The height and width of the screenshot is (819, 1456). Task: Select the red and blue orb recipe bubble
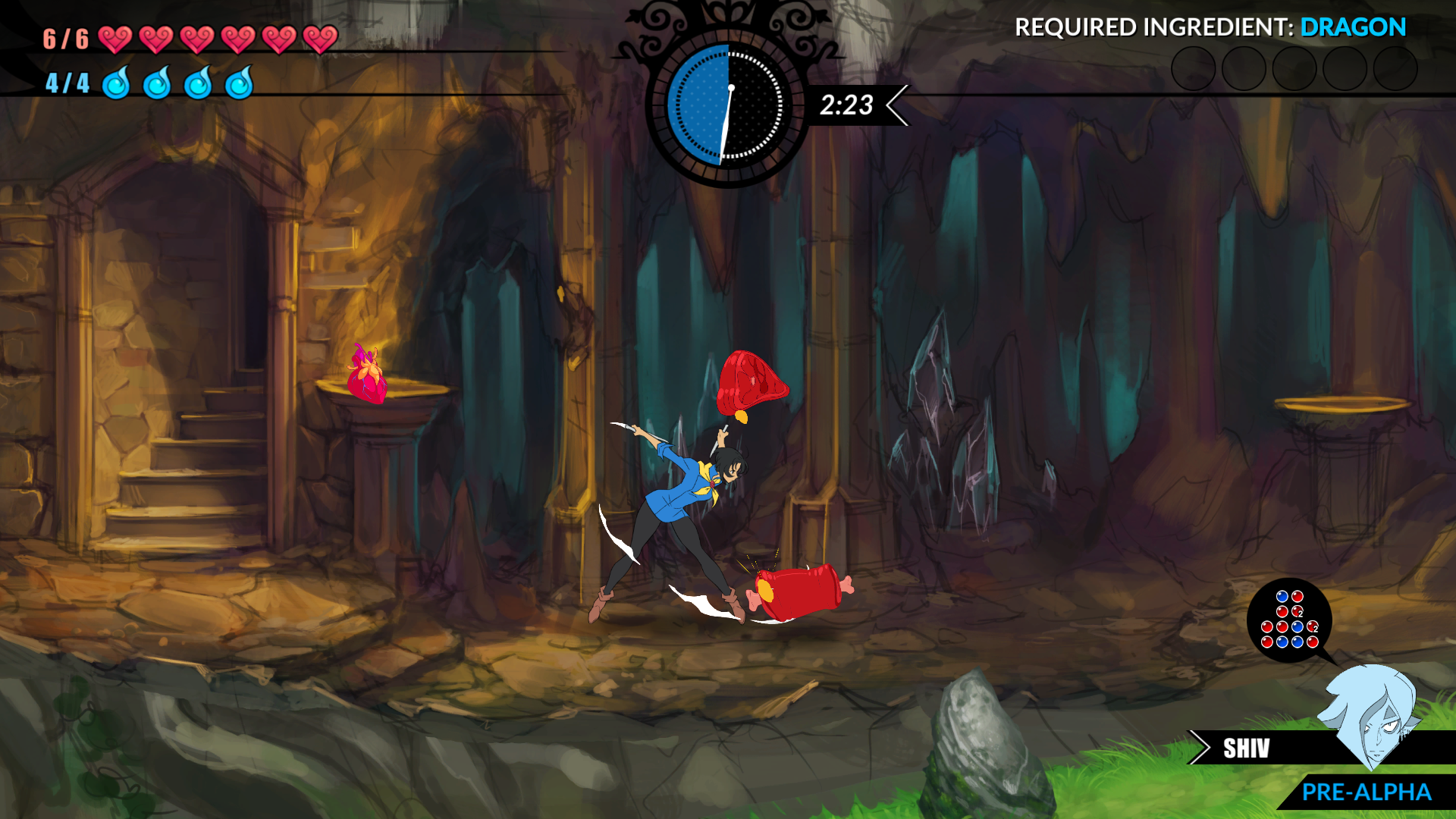(x=1289, y=620)
